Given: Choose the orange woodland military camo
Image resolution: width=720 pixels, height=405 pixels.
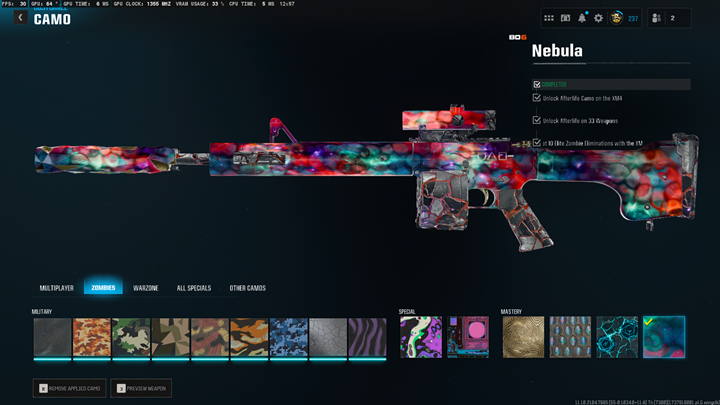Looking at the screenshot, I should (x=91, y=338).
